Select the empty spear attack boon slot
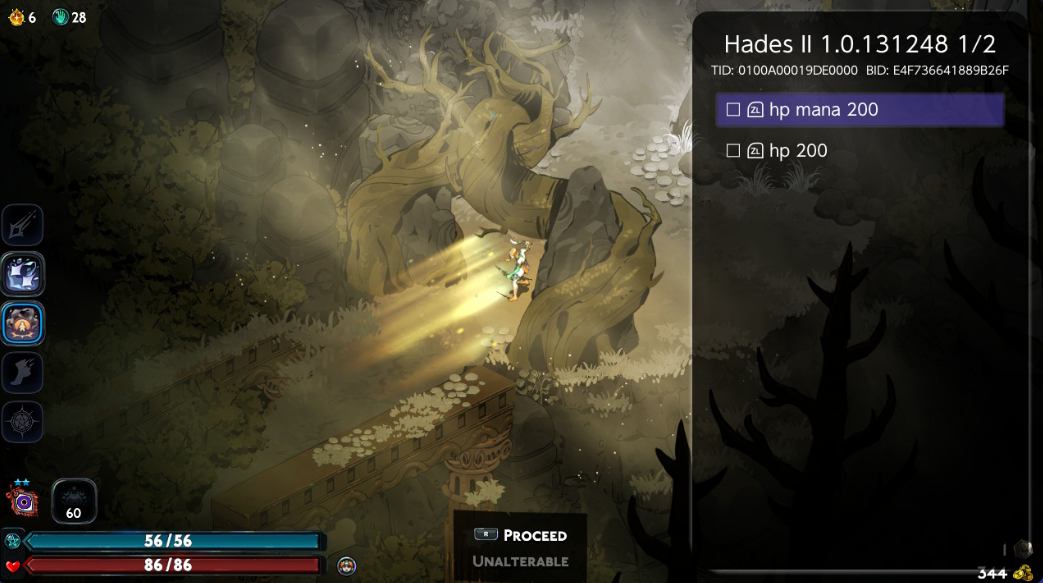This screenshot has height=583, width=1043. [x=22, y=226]
